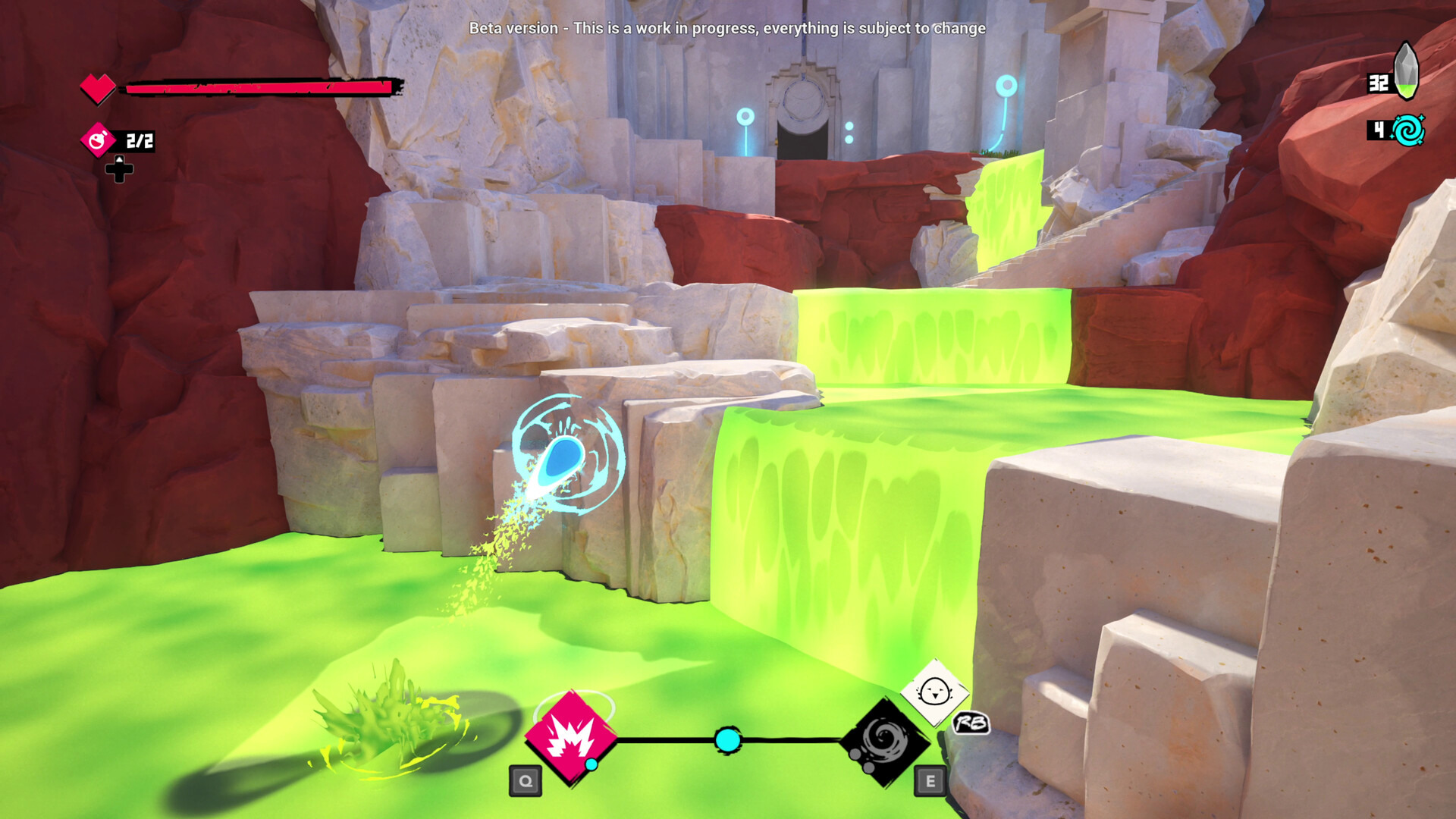Screen dimensions: 1456x819
Task: Use the pink healing potion icon
Action: click(x=99, y=140)
